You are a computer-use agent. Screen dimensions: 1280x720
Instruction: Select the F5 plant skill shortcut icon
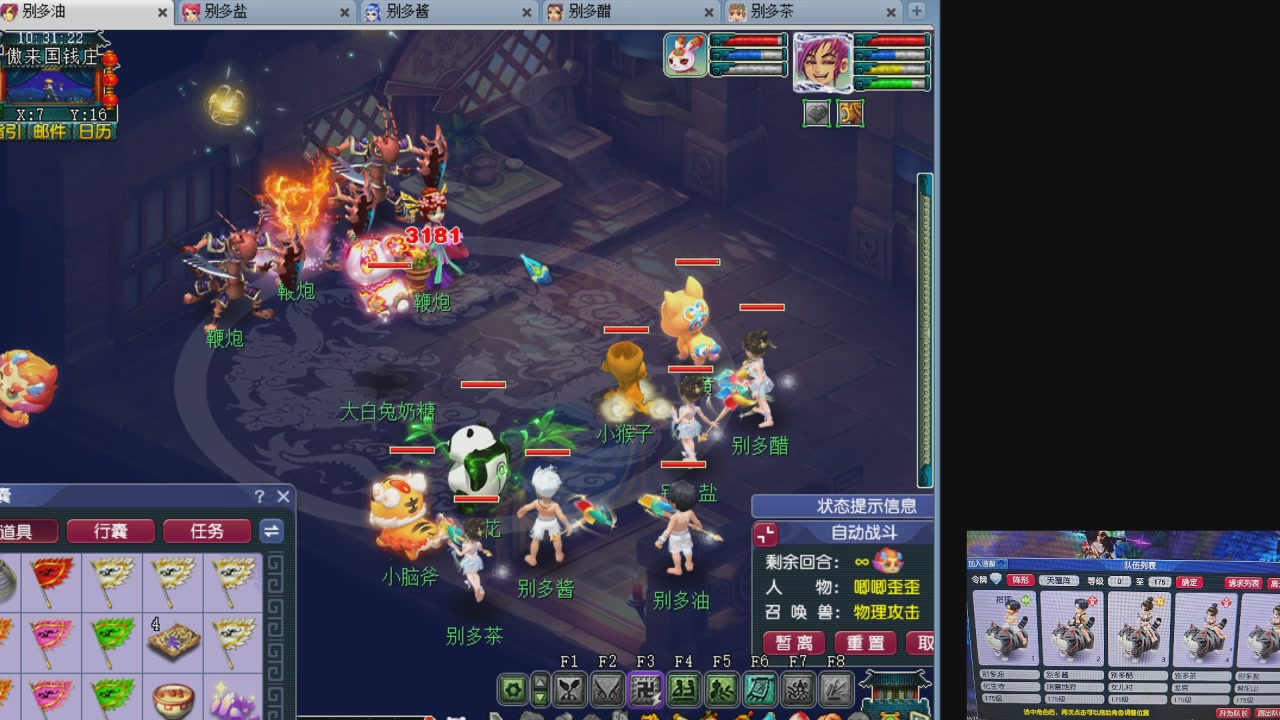pyautogui.click(x=724, y=689)
